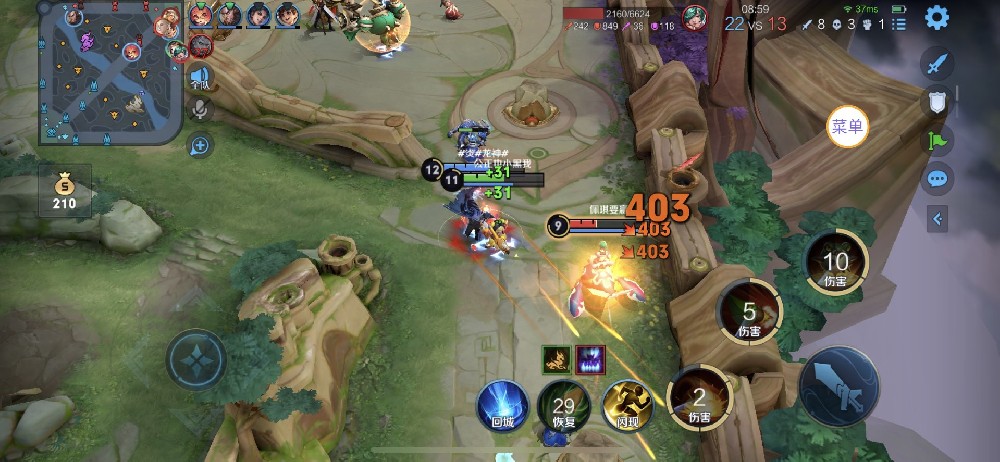
Task: Open the scoreboard list icon
Action: tap(900, 22)
